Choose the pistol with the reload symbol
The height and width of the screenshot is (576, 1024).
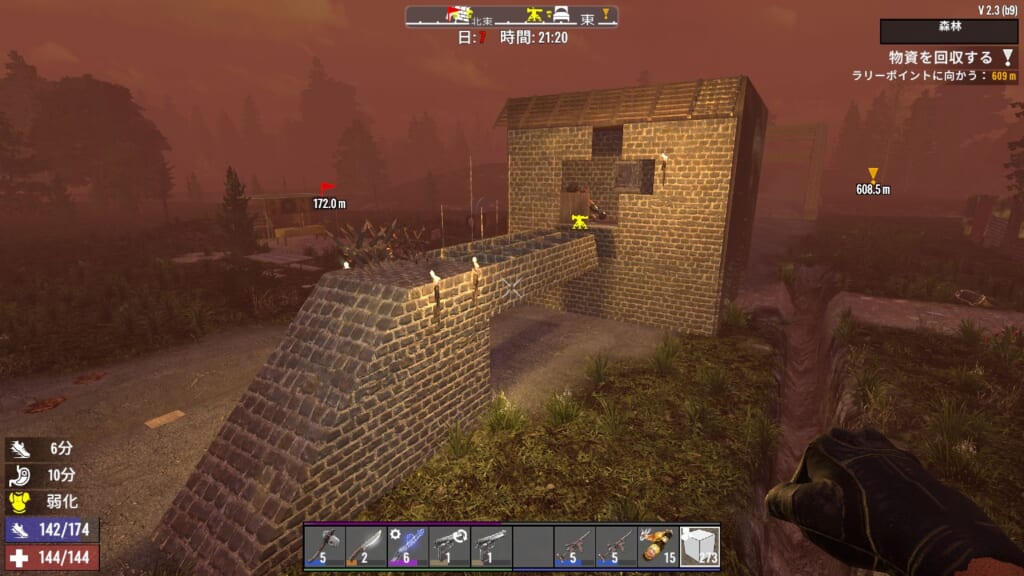coord(450,546)
